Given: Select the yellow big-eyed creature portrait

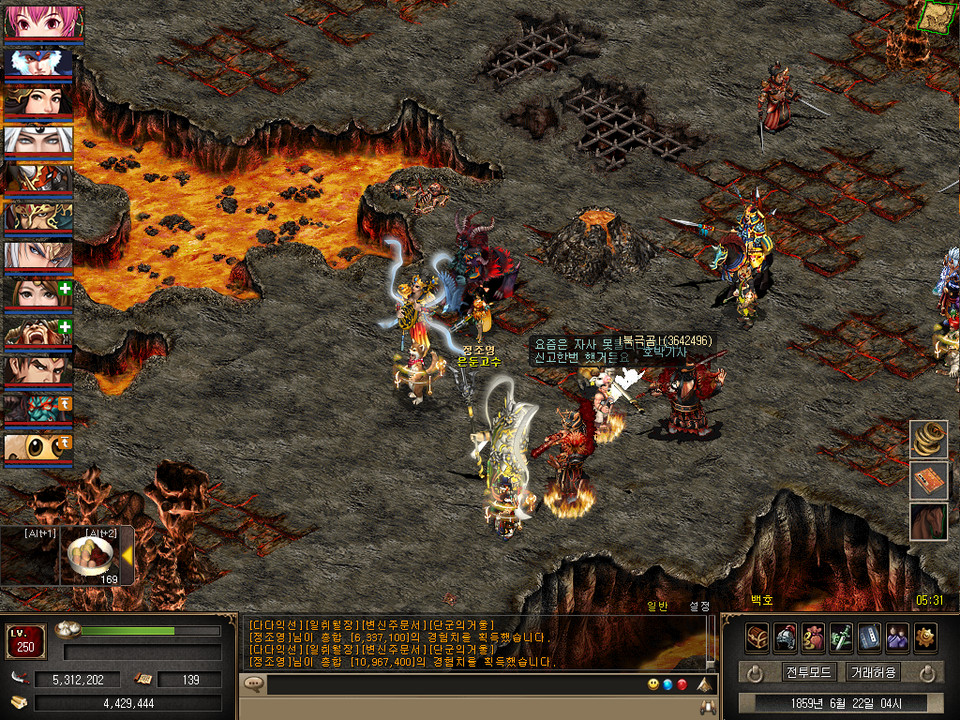Looking at the screenshot, I should tap(38, 448).
